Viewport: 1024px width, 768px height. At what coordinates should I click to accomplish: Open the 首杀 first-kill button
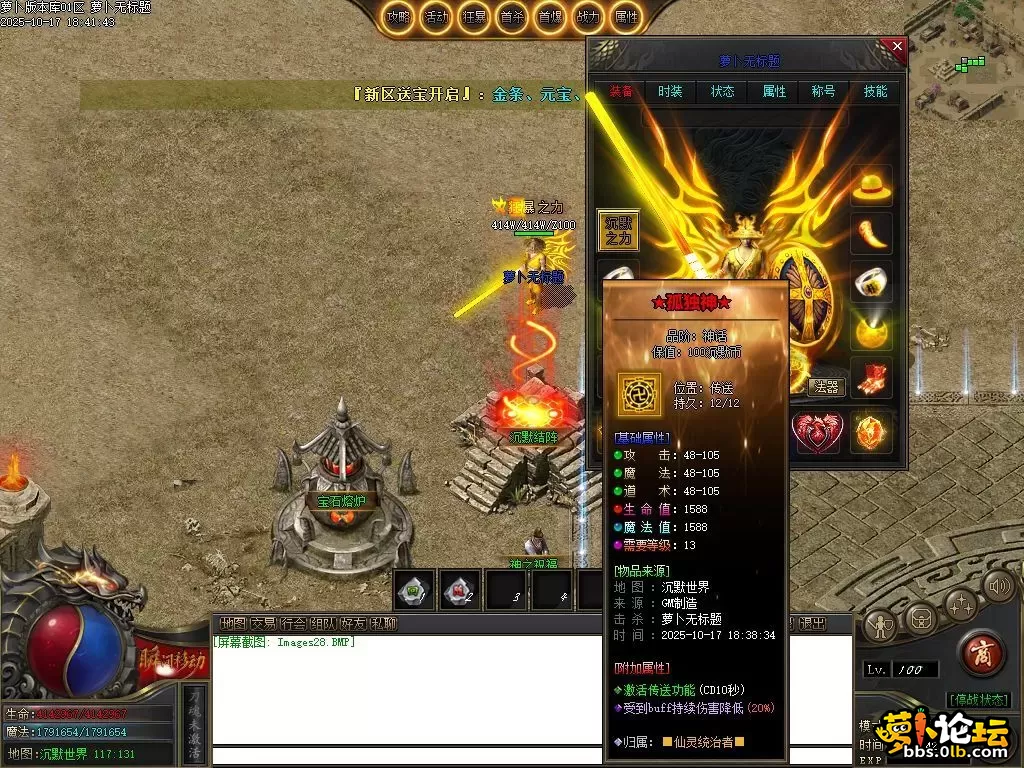coord(512,17)
